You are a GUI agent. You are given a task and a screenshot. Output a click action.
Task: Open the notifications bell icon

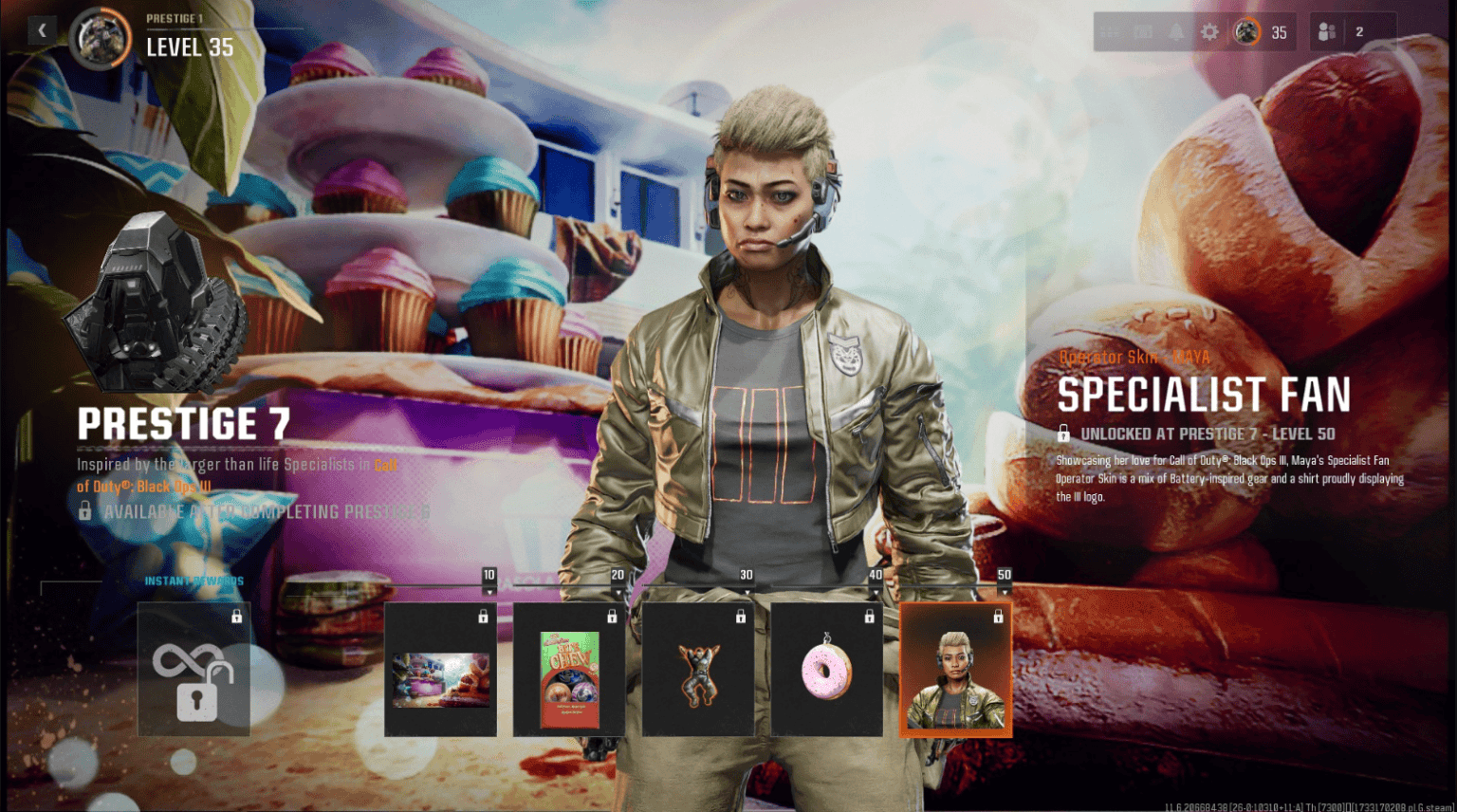pos(1177,31)
